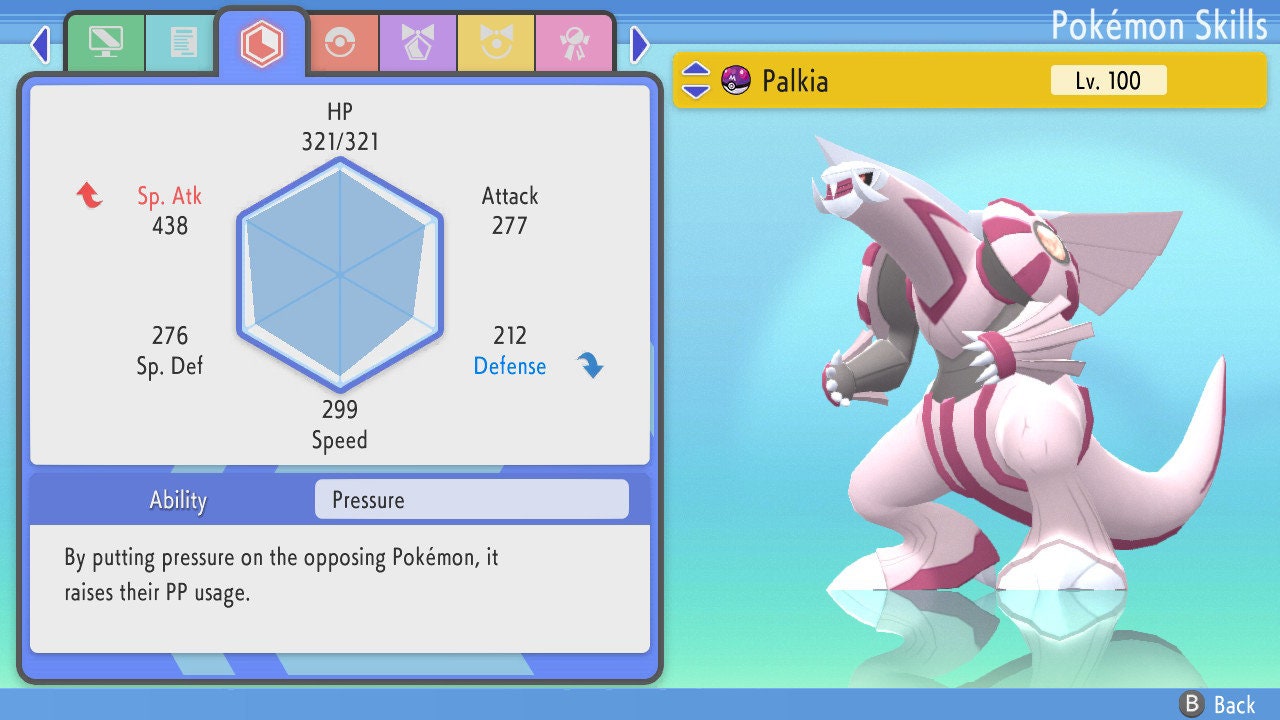
Task: Click the right arrow beside the tabs
Action: click(x=640, y=44)
